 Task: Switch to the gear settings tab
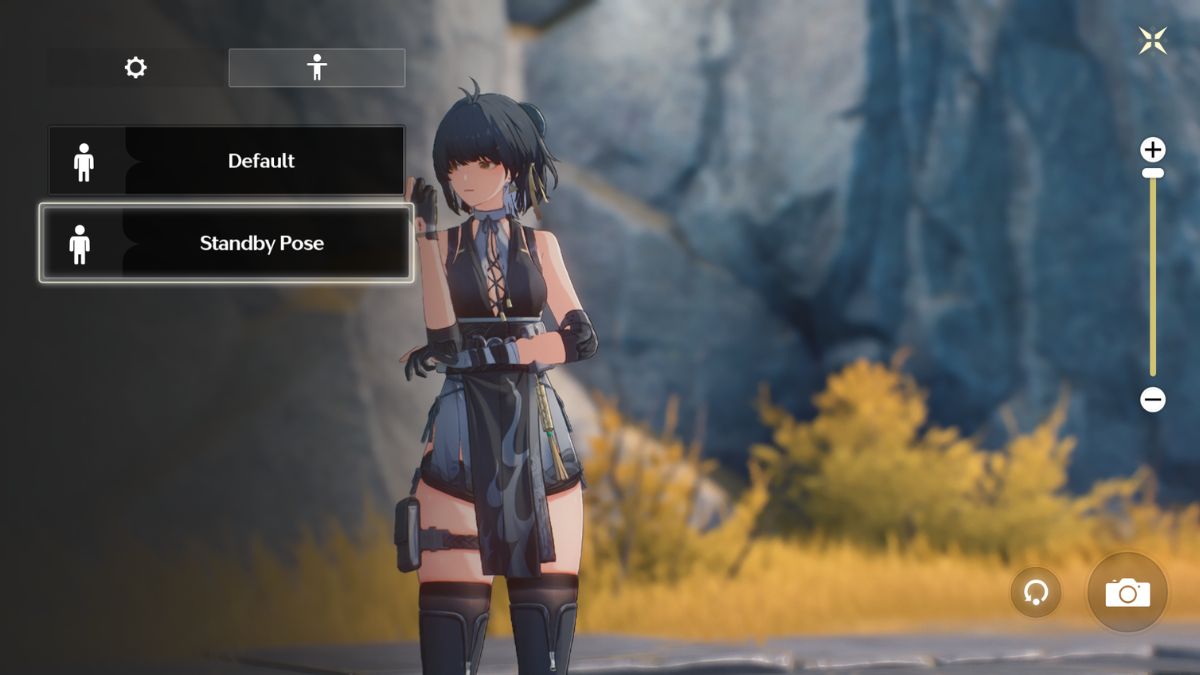pyautogui.click(x=135, y=68)
